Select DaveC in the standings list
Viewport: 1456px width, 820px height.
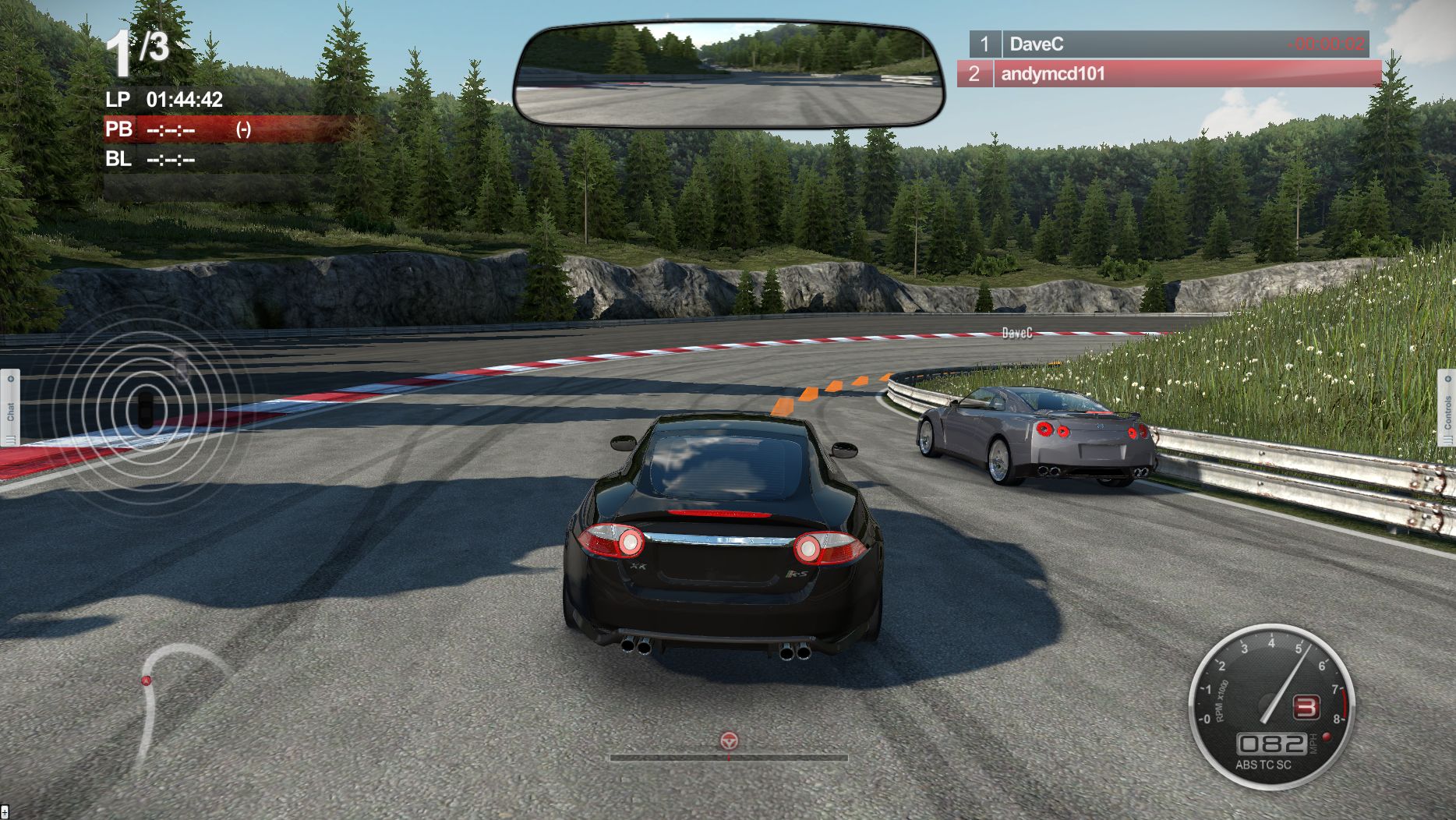tap(1168, 44)
